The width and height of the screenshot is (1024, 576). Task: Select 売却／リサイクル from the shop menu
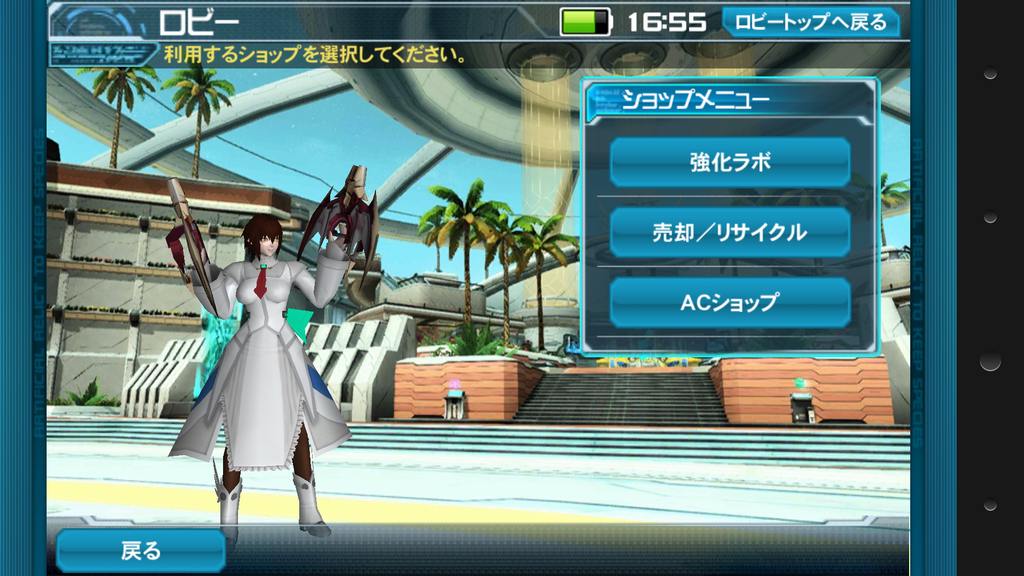[x=729, y=232]
